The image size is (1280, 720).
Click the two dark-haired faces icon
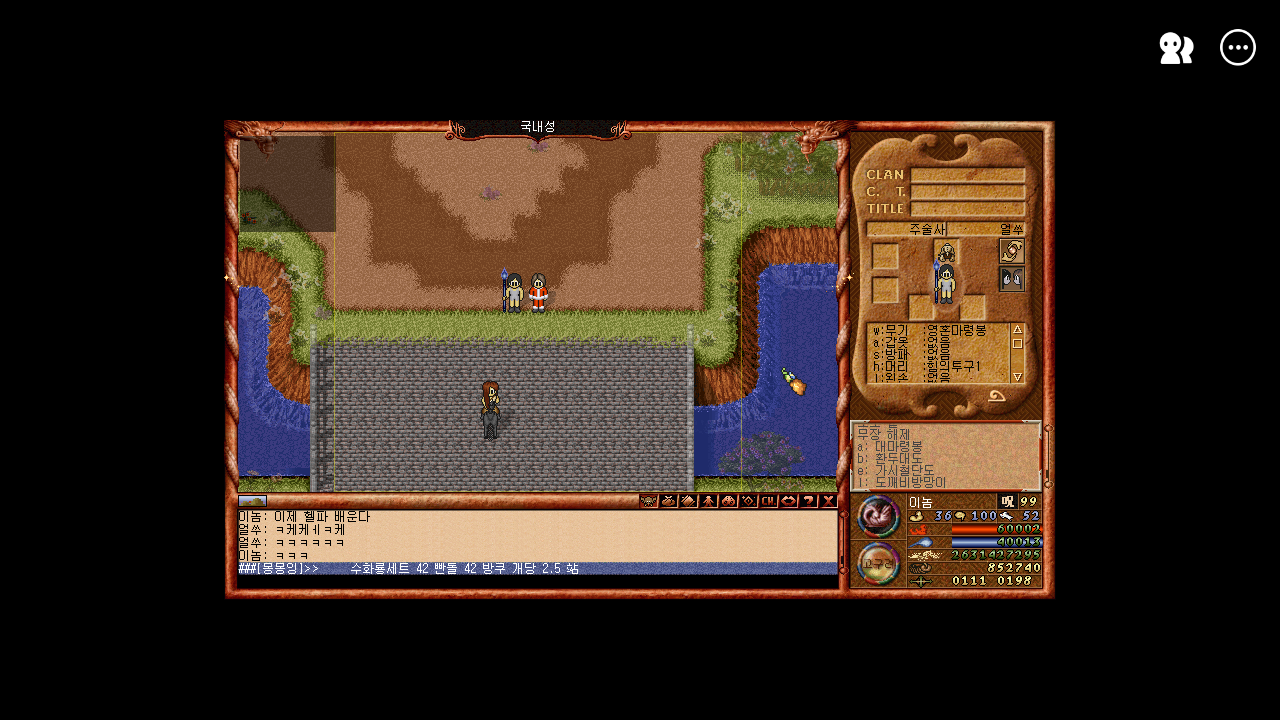point(1012,279)
